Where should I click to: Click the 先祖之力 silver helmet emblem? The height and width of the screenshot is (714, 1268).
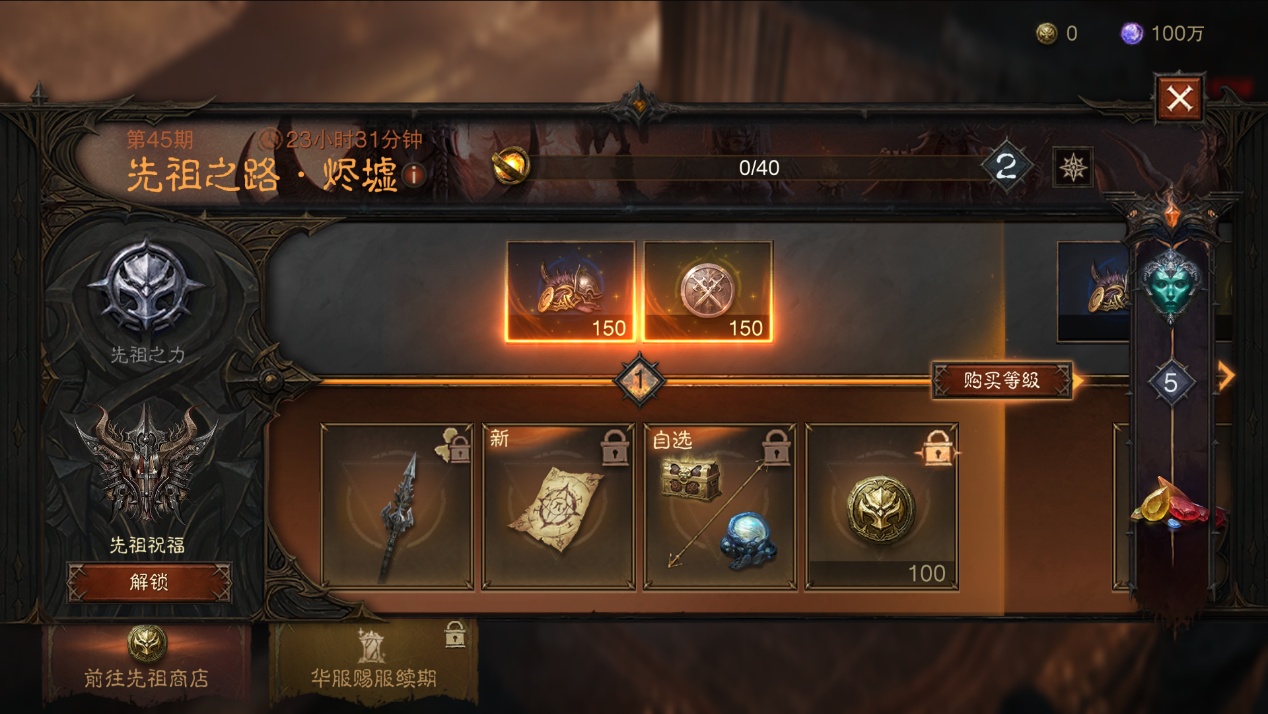pyautogui.click(x=146, y=291)
